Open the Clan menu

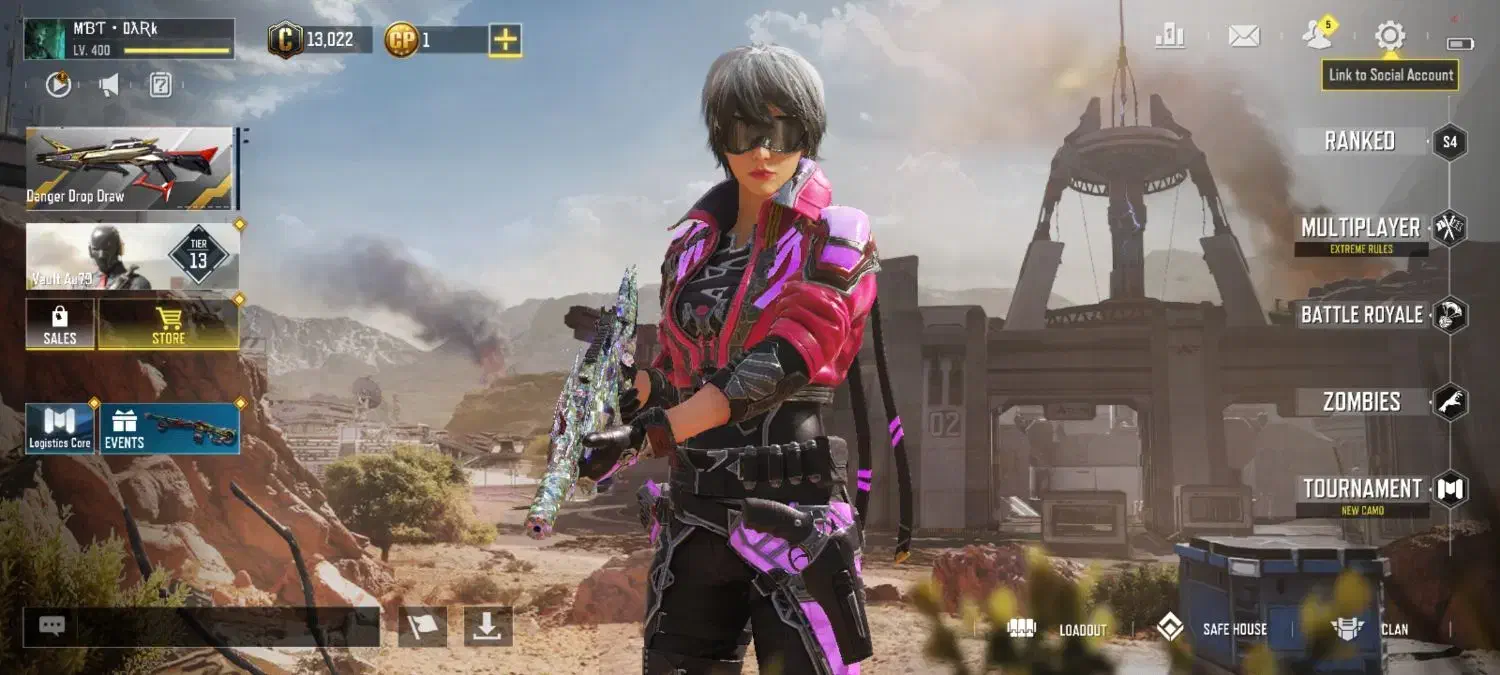pos(1371,629)
